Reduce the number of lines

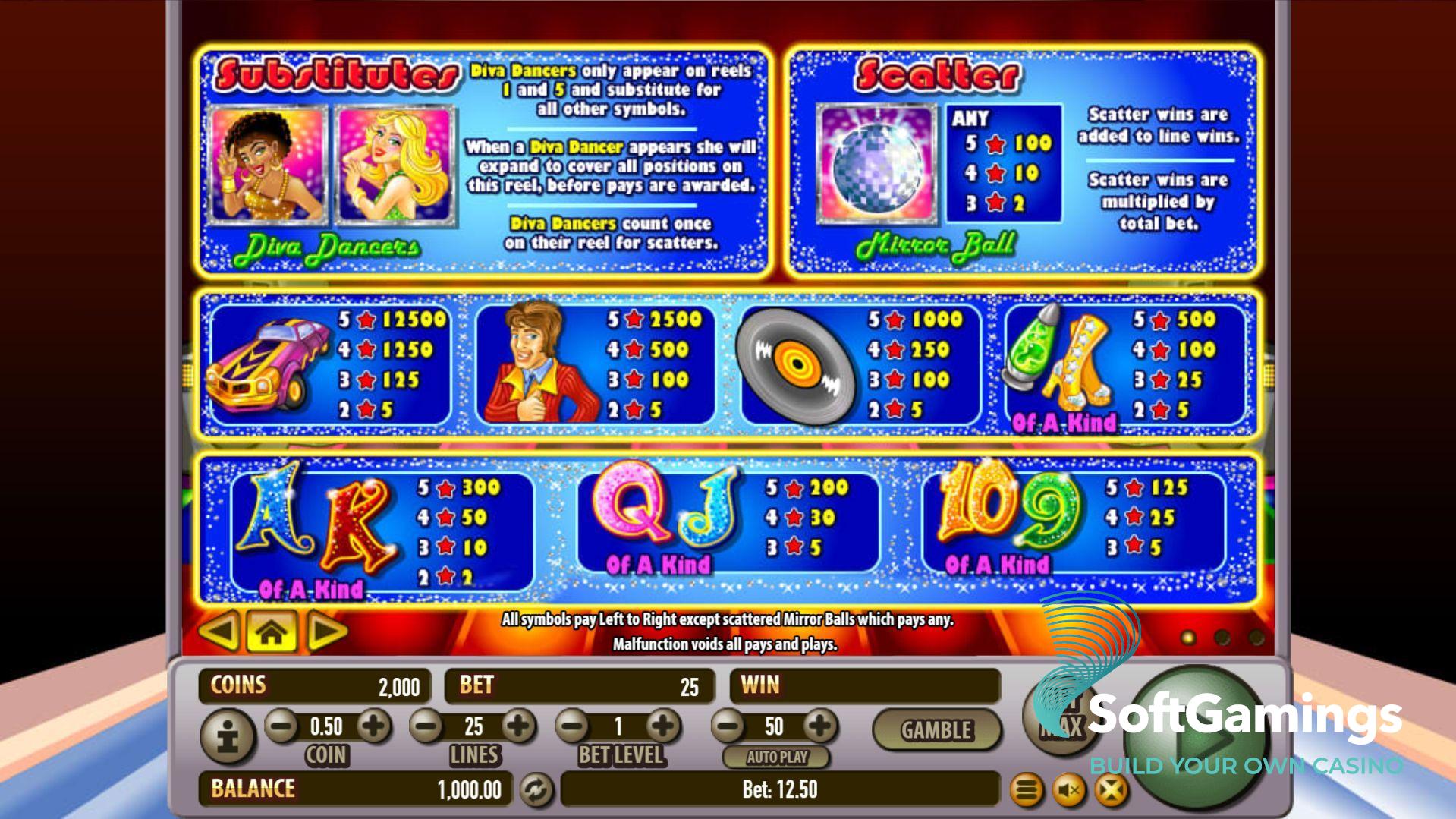[x=426, y=726]
